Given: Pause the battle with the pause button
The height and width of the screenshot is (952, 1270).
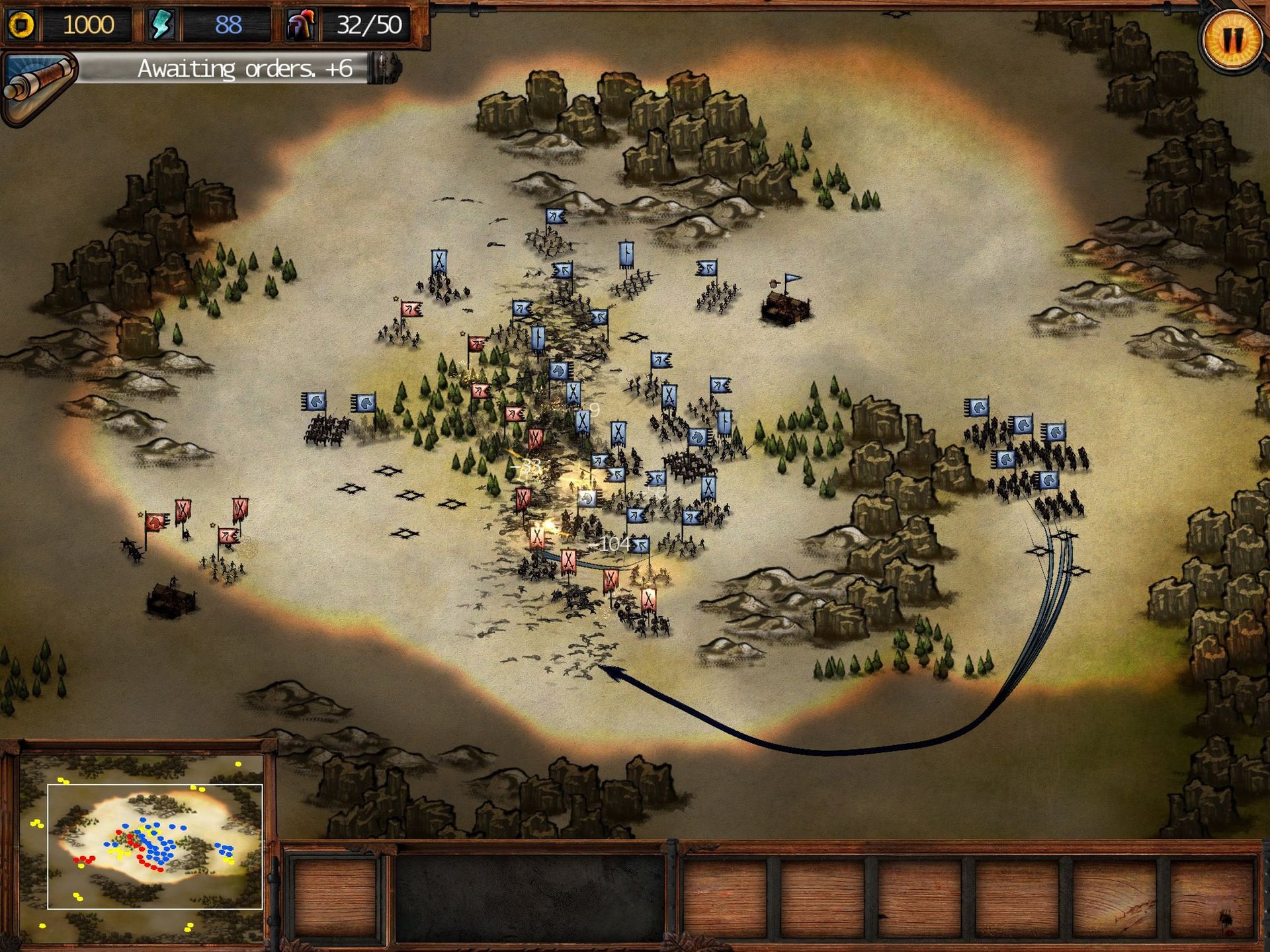Looking at the screenshot, I should coord(1232,40).
